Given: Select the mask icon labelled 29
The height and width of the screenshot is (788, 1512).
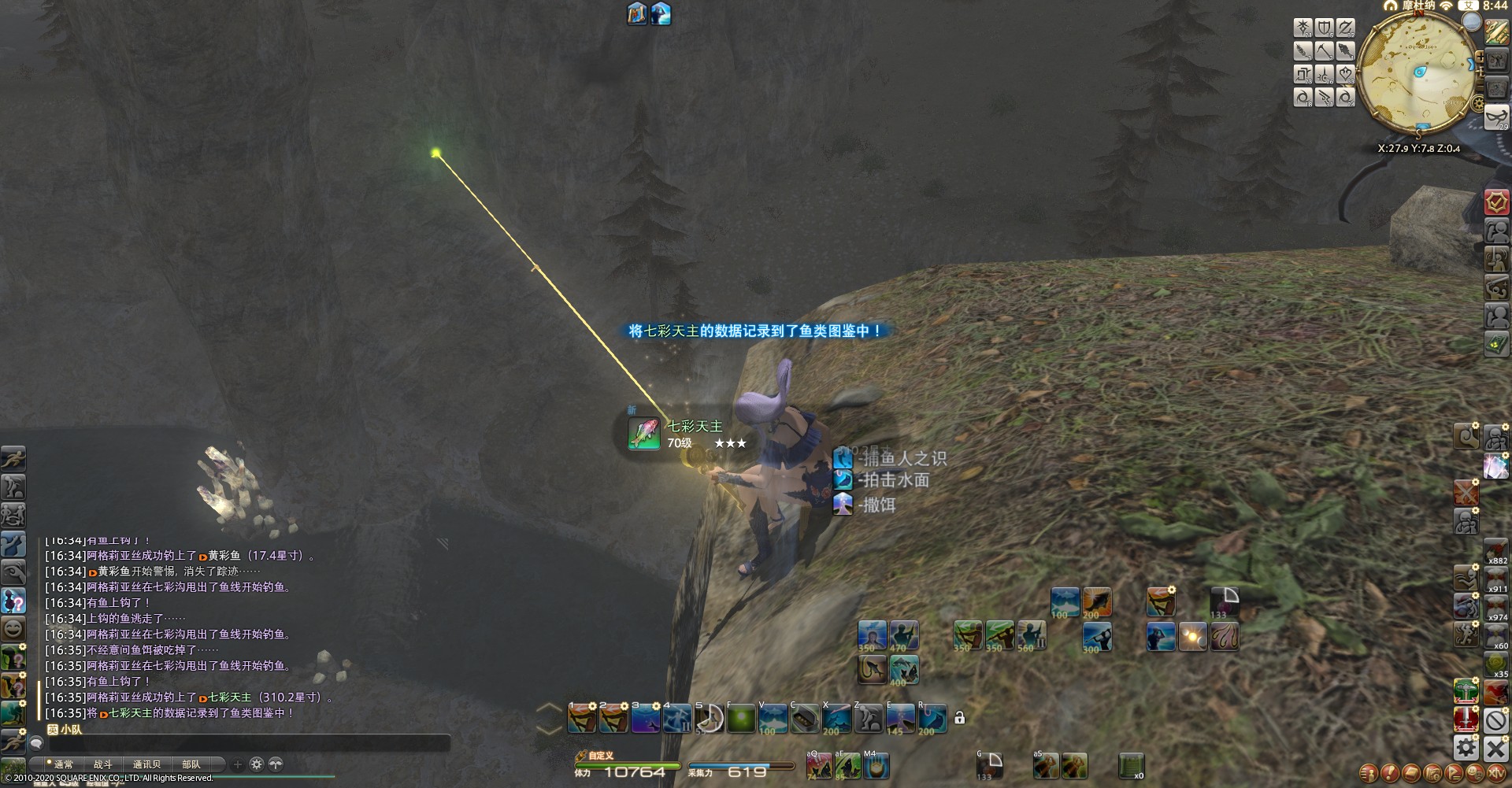Looking at the screenshot, I should pyautogui.click(x=1496, y=117).
